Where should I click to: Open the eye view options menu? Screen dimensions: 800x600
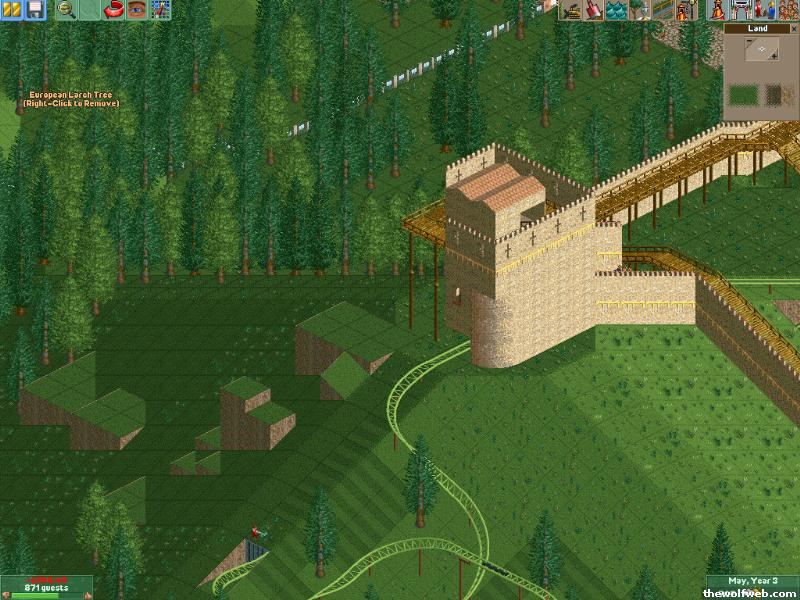[137, 10]
